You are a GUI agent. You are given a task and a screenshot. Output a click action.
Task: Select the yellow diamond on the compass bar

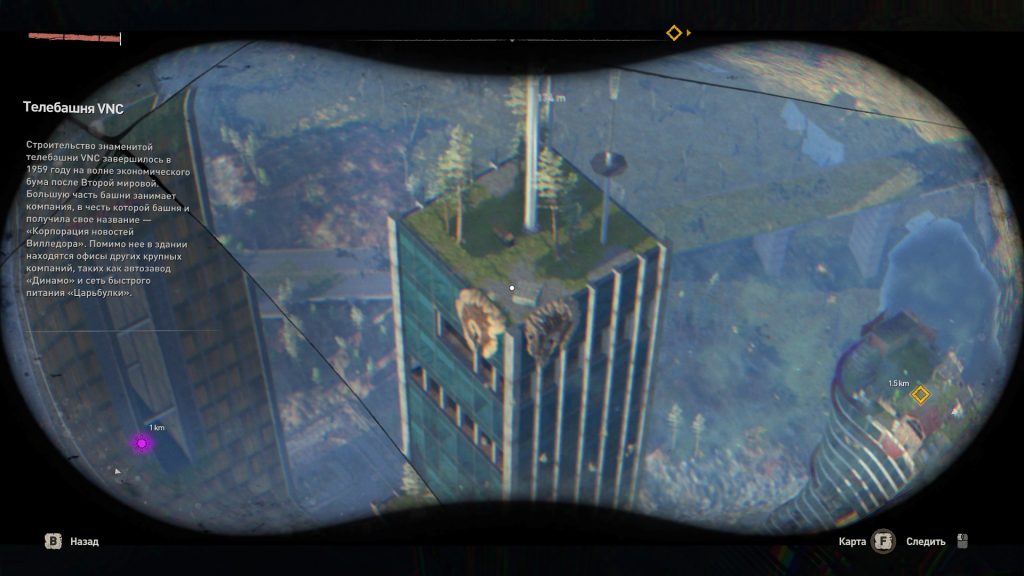click(x=674, y=33)
